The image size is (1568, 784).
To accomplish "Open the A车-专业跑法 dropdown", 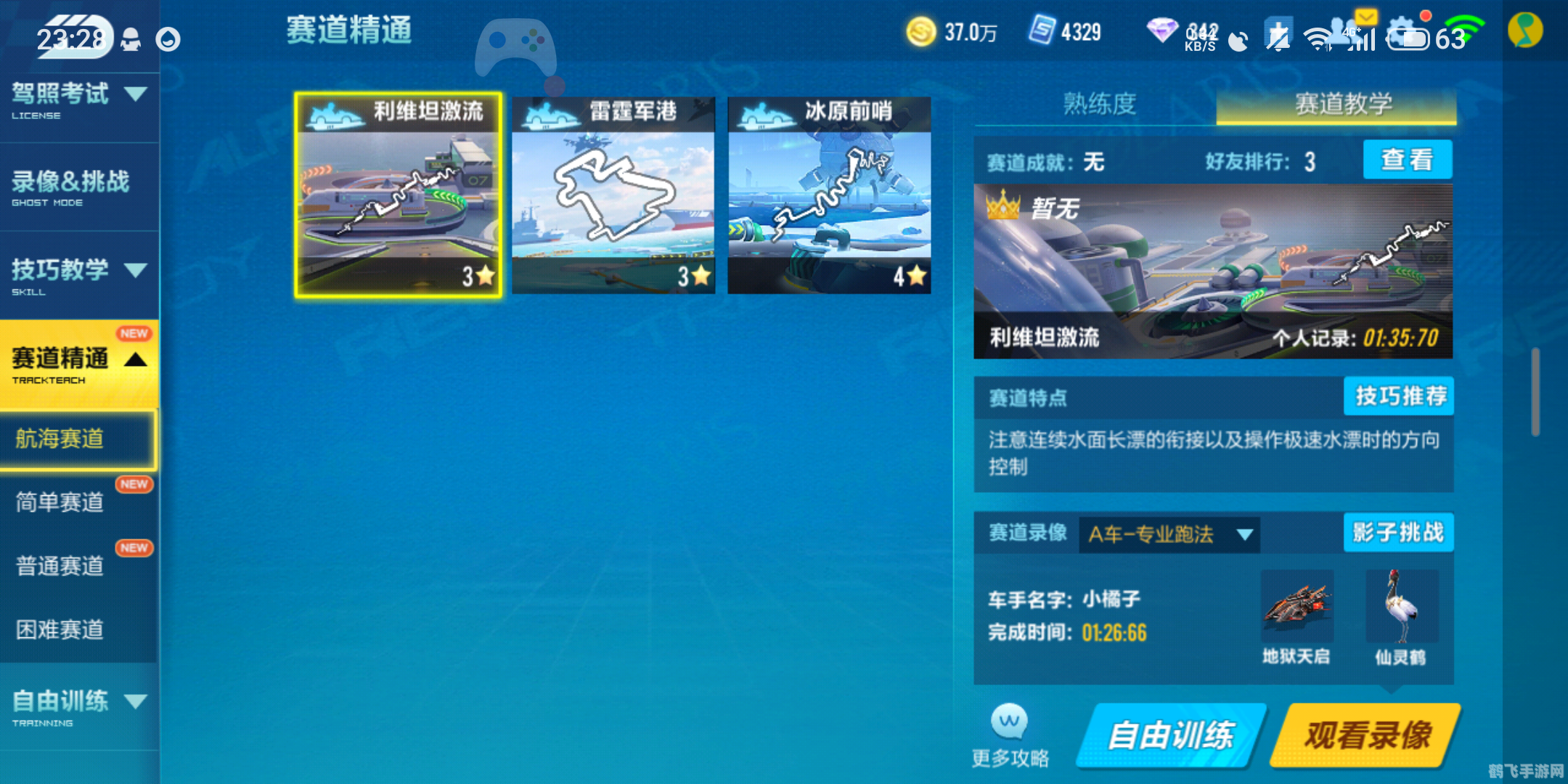I will point(1169,534).
